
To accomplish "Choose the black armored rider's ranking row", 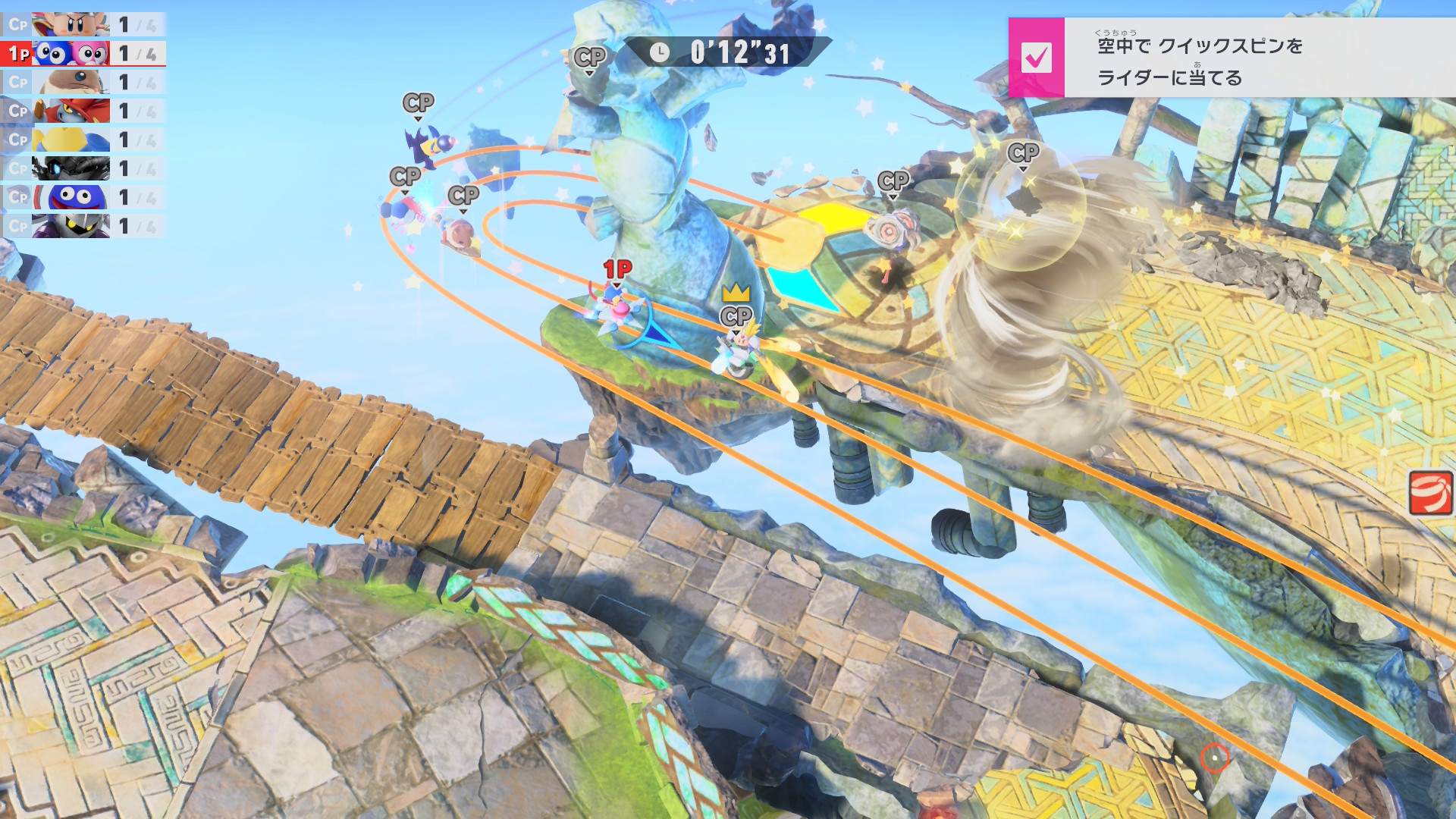I will click(83, 168).
